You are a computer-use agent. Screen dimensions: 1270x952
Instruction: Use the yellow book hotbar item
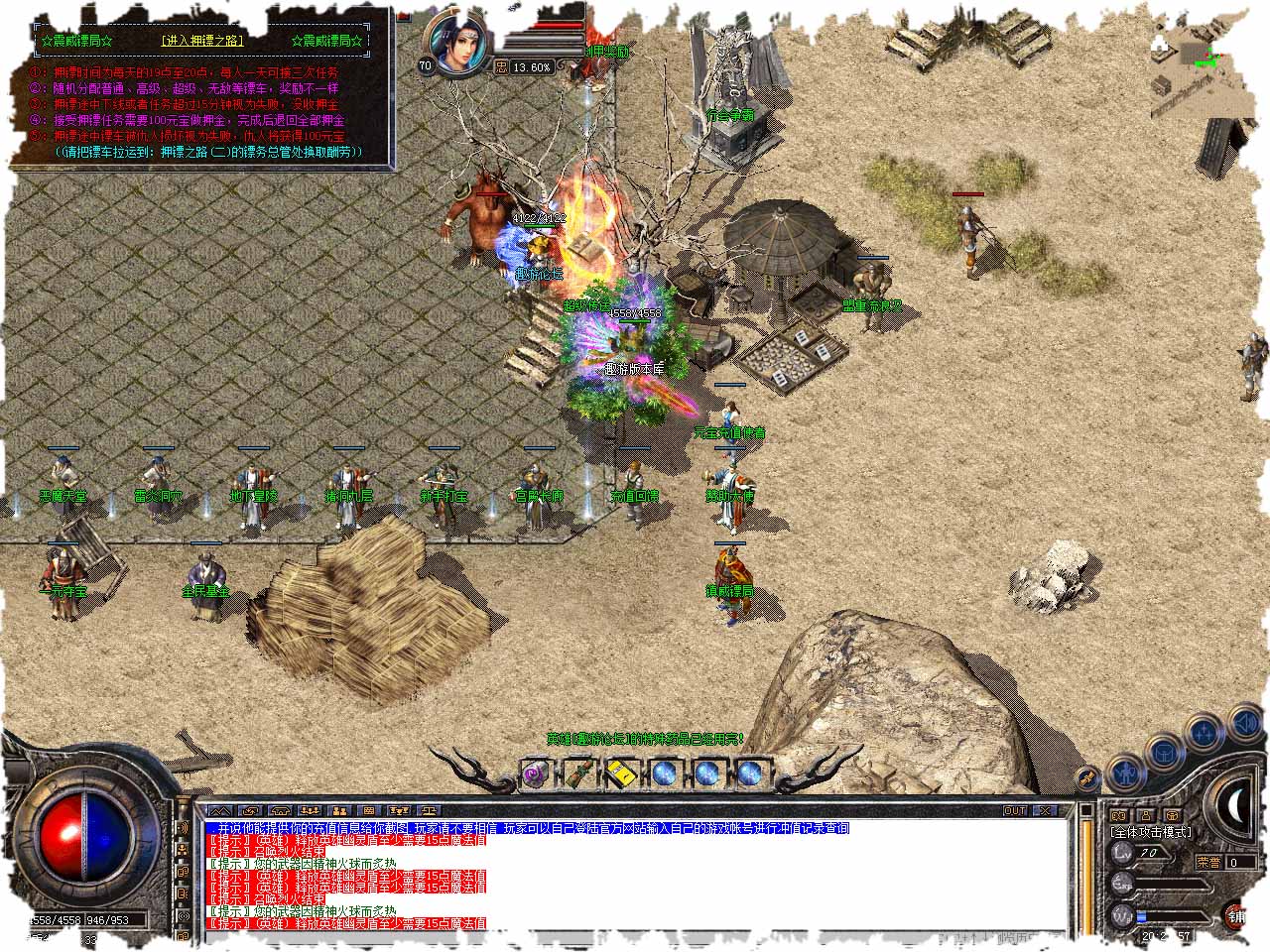click(x=622, y=773)
